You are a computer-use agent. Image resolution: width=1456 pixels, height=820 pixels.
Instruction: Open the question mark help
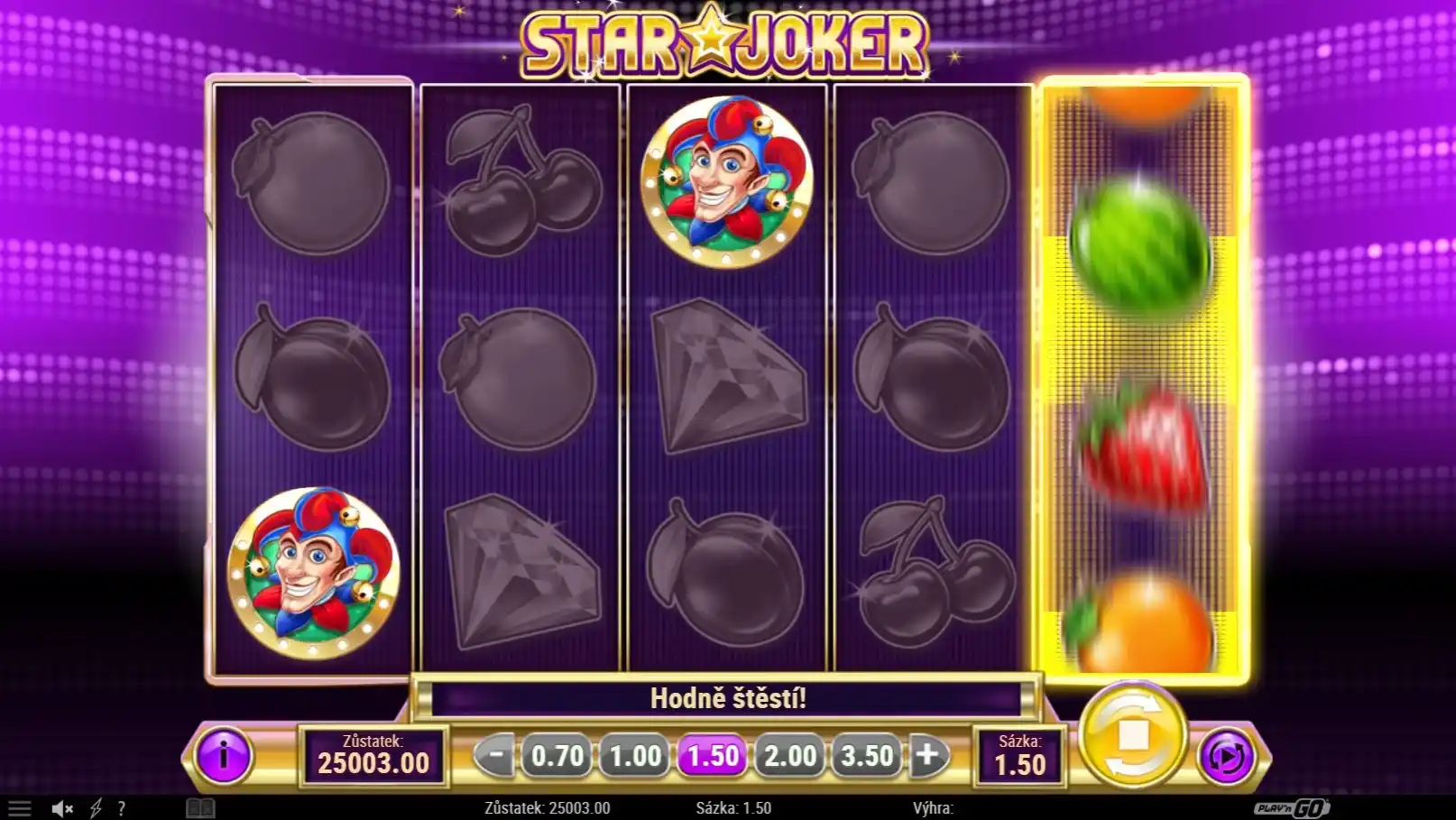pyautogui.click(x=121, y=808)
